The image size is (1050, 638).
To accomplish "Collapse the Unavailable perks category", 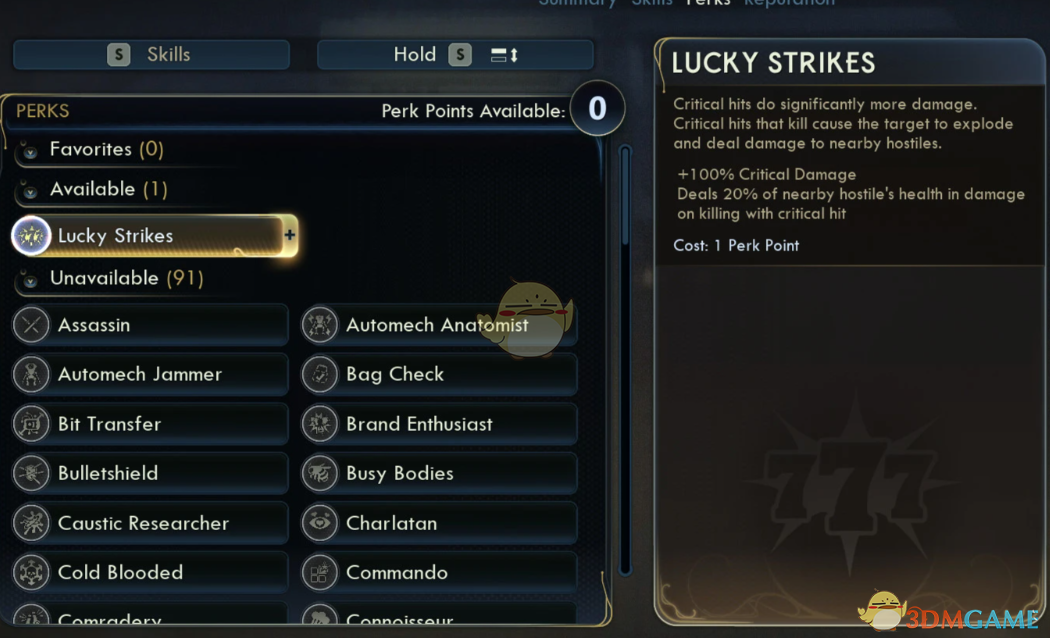I will (30, 279).
